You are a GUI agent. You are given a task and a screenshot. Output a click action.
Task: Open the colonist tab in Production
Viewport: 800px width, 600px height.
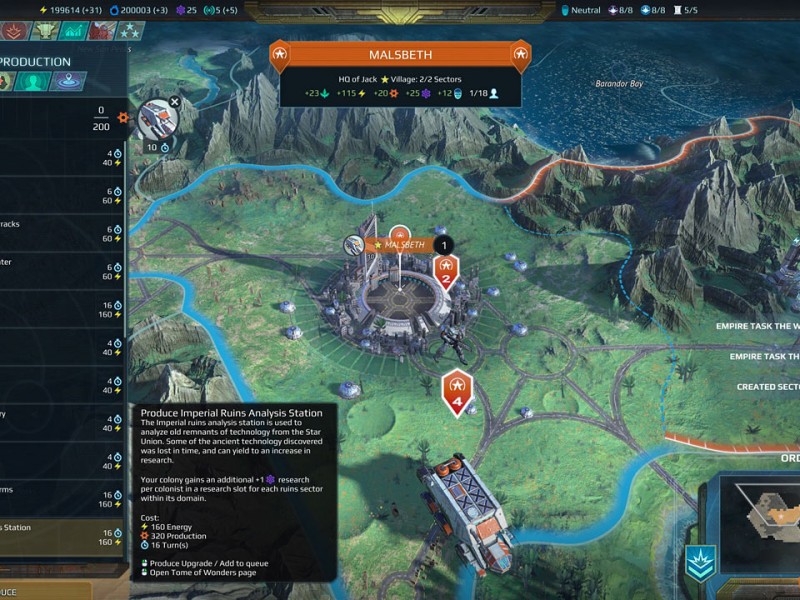point(34,83)
